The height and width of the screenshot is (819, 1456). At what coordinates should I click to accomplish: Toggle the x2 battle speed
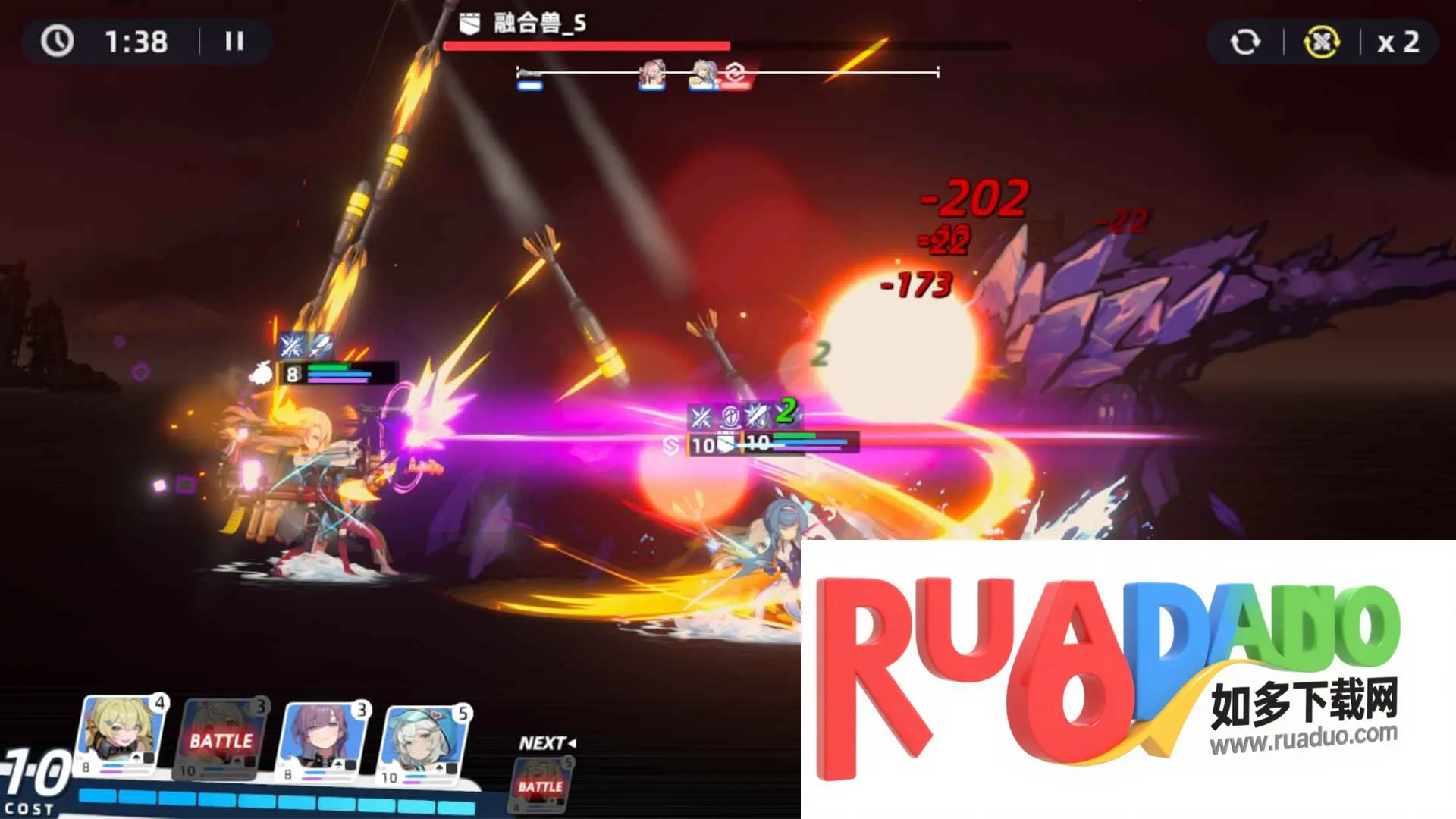click(1398, 42)
